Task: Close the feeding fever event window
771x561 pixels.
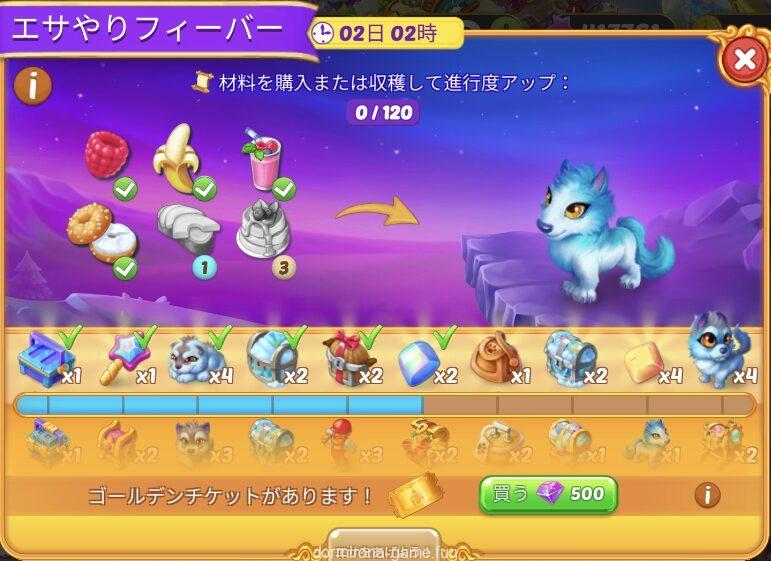Action: (744, 60)
